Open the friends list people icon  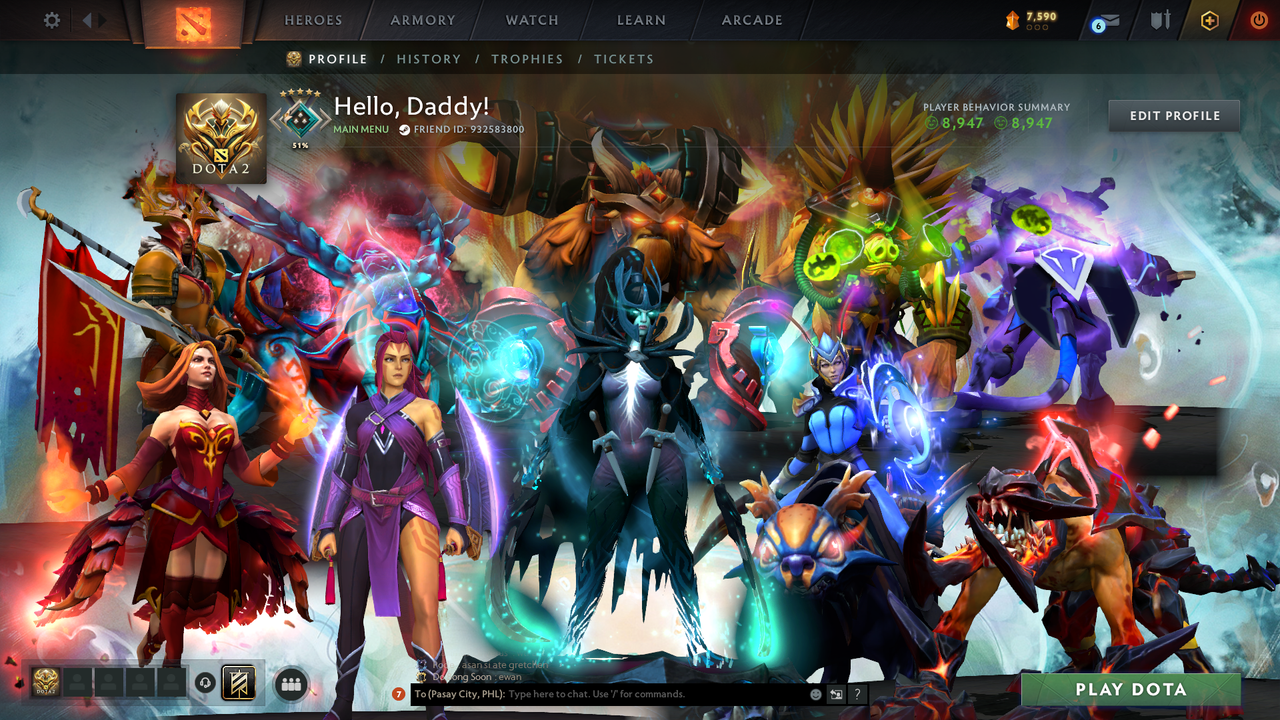click(x=289, y=683)
